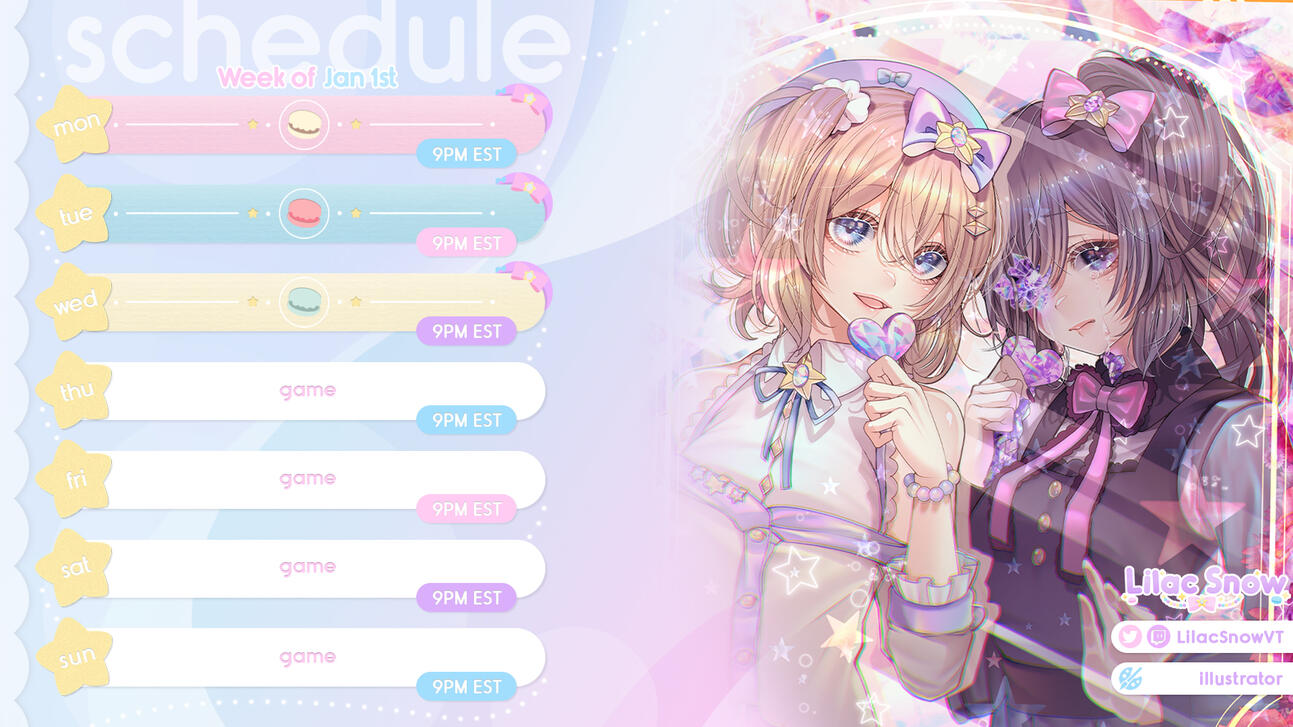Click the cream macaron icon on Monday

(x=303, y=124)
